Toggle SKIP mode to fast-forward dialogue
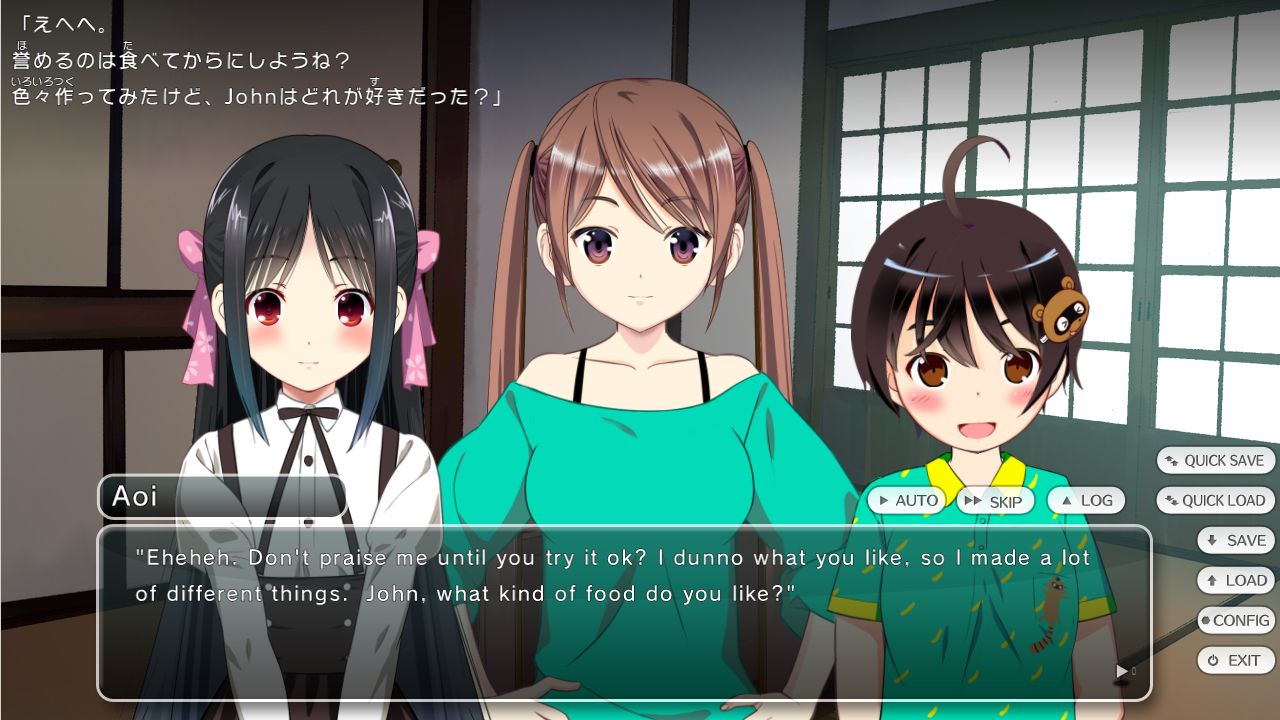This screenshot has height=720, width=1280. pyautogui.click(x=995, y=500)
